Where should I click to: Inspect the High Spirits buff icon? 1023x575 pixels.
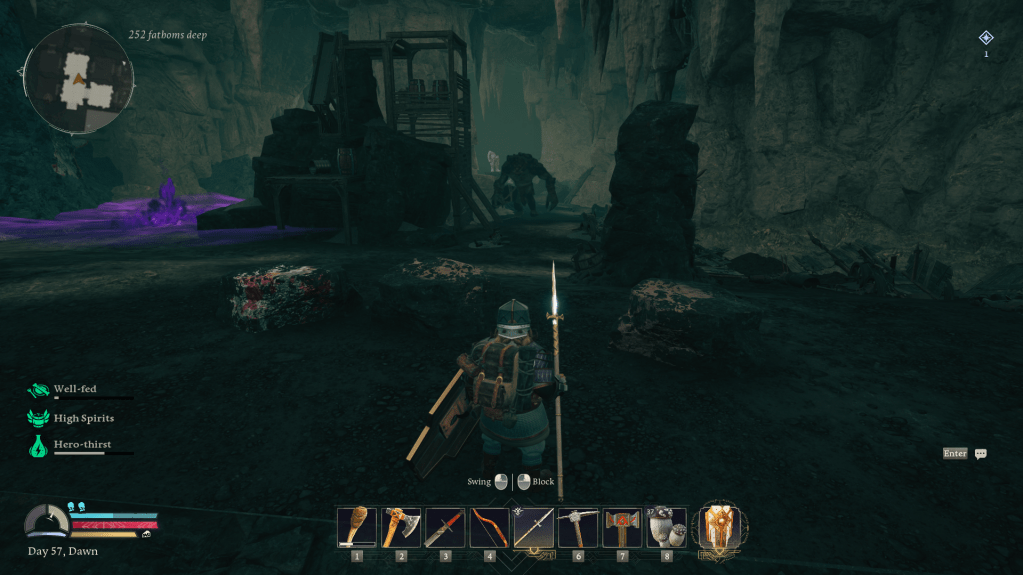(39, 419)
